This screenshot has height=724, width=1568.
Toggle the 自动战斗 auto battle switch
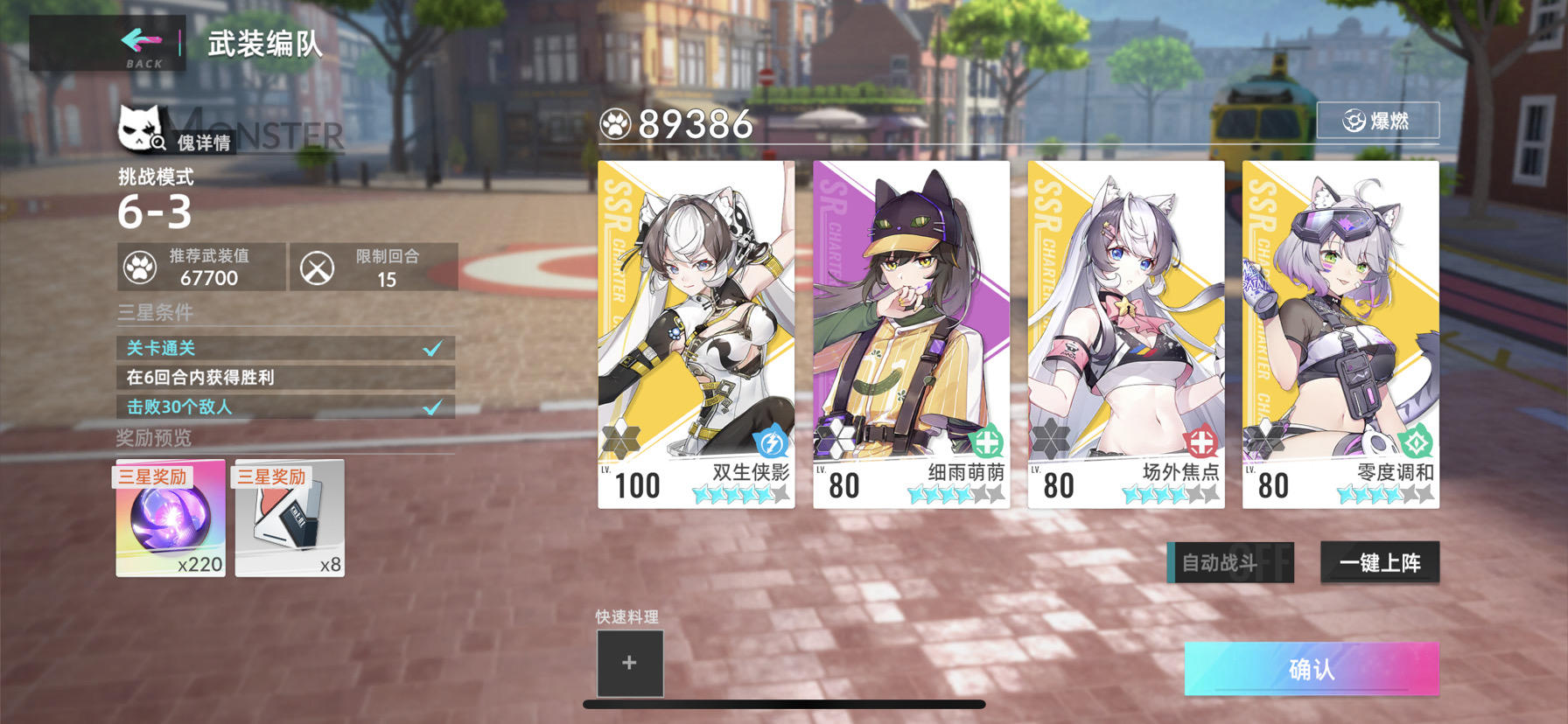tap(1229, 562)
